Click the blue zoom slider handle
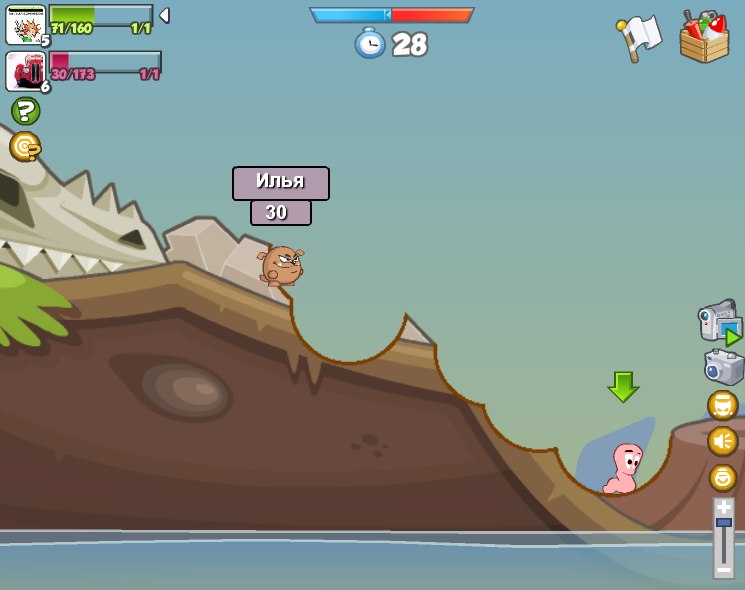This screenshot has width=745, height=590. 724,523
